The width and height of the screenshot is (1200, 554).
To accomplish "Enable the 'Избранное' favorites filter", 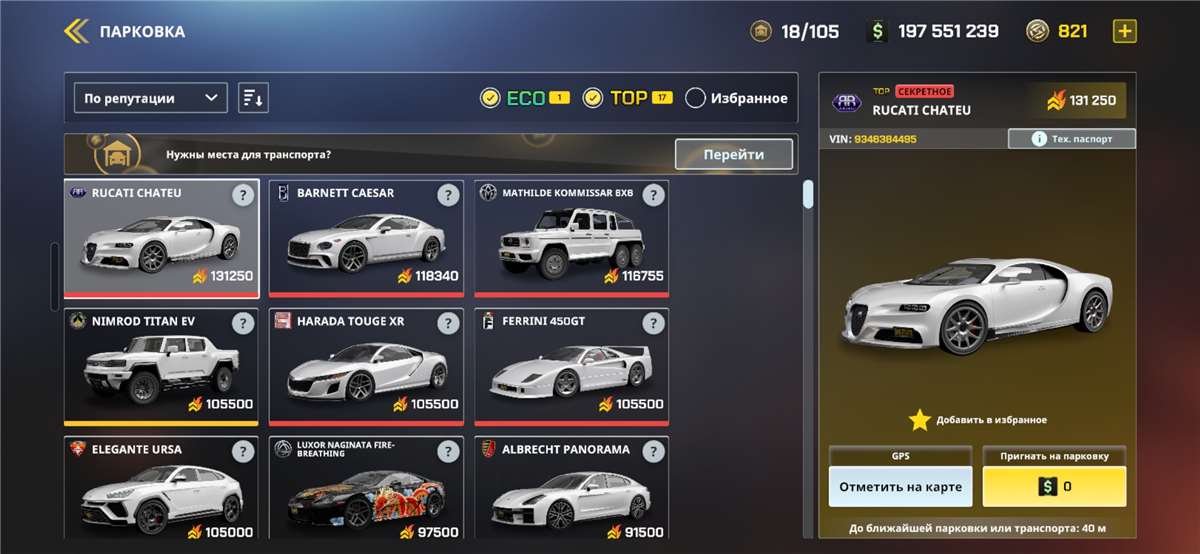I will pyautogui.click(x=696, y=98).
